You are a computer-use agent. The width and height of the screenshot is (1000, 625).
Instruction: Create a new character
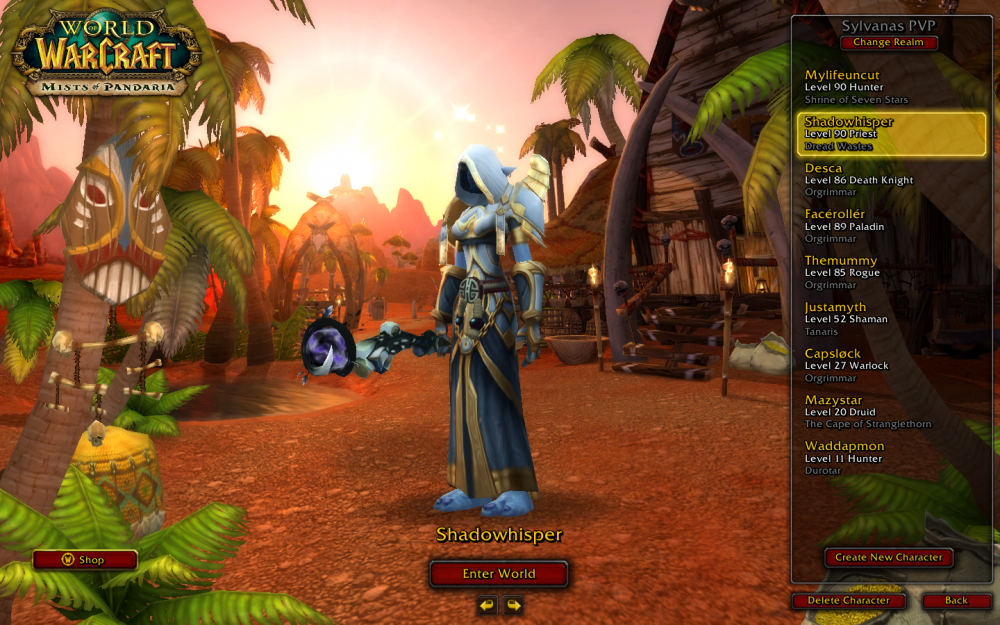[889, 558]
